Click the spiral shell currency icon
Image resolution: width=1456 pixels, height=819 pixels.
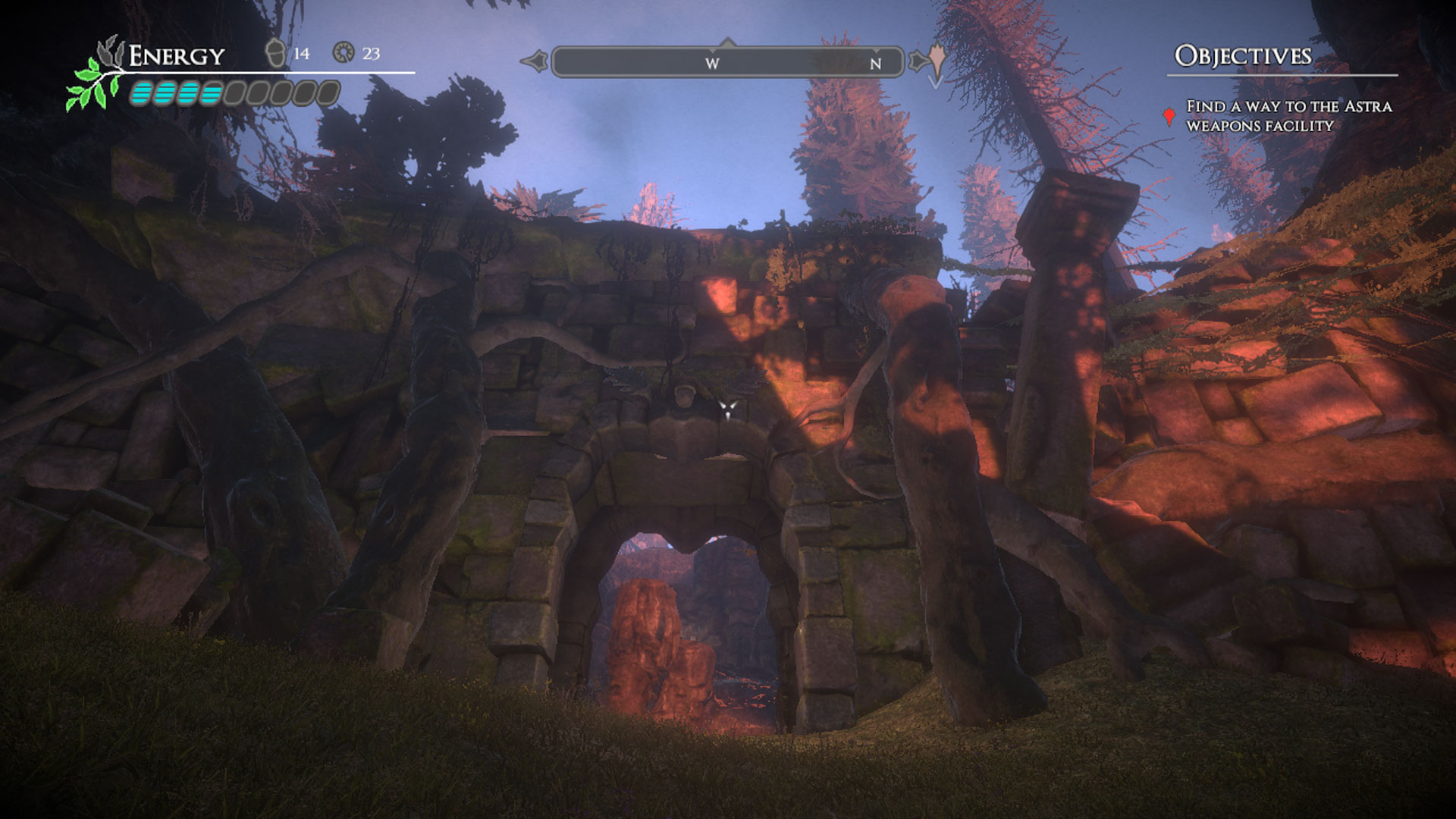pos(344,53)
